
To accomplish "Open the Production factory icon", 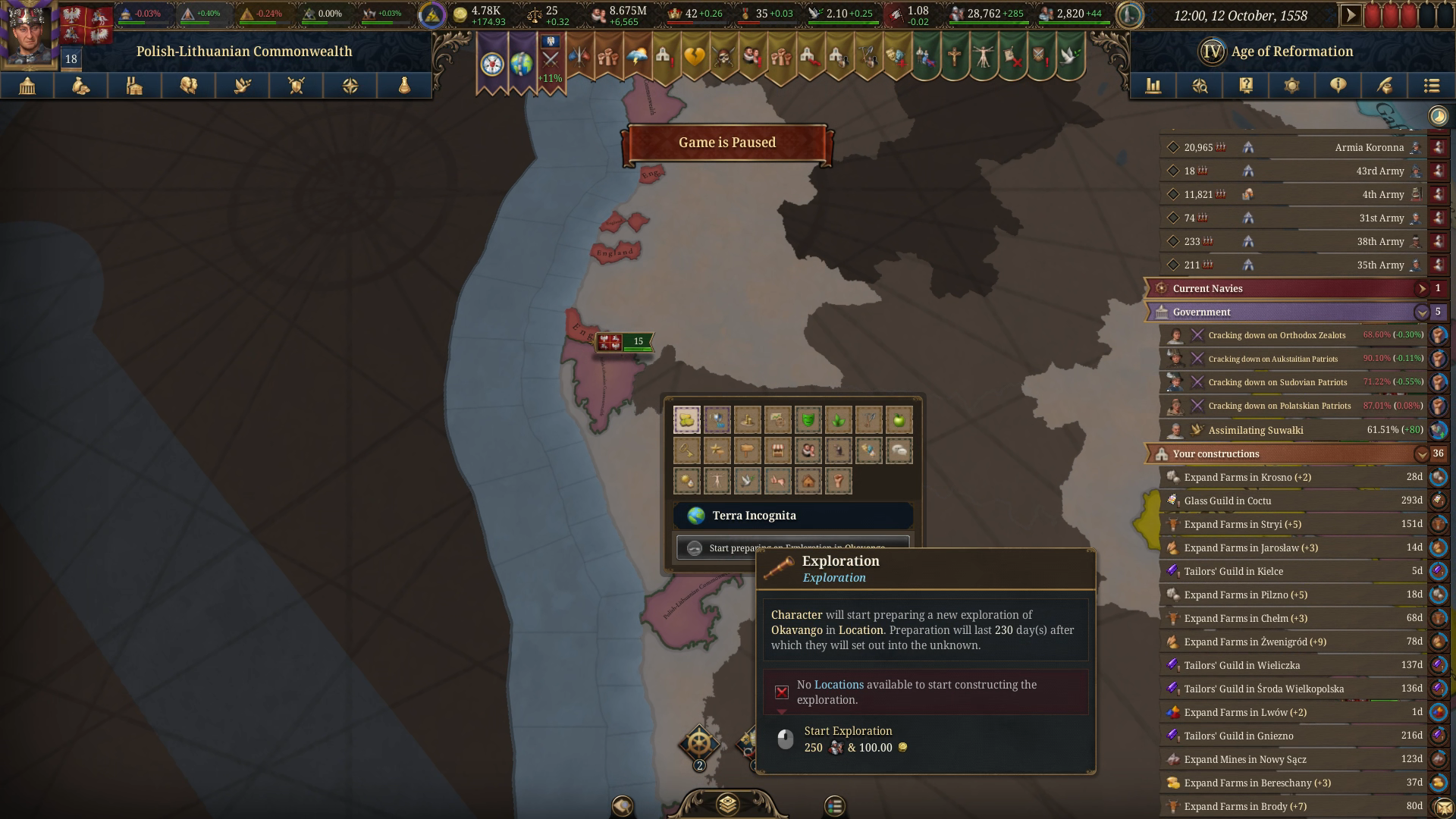I will point(134,86).
